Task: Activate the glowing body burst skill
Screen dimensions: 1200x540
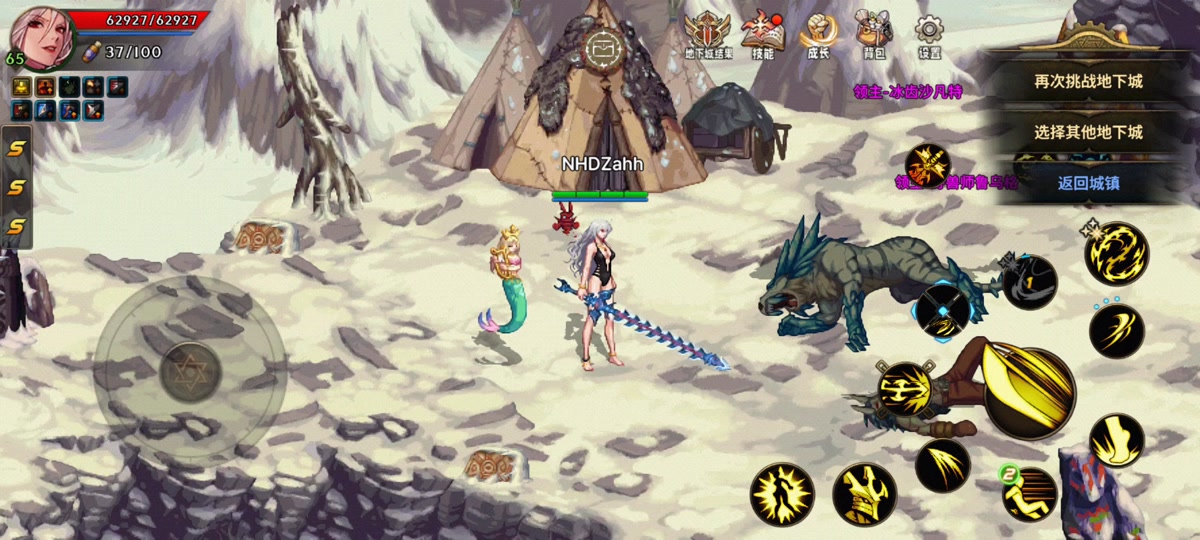Action: click(x=781, y=494)
